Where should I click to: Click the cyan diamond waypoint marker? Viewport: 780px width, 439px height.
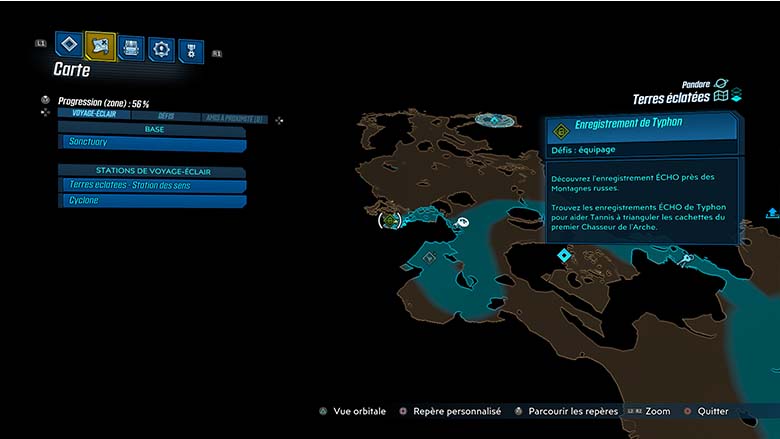564,256
